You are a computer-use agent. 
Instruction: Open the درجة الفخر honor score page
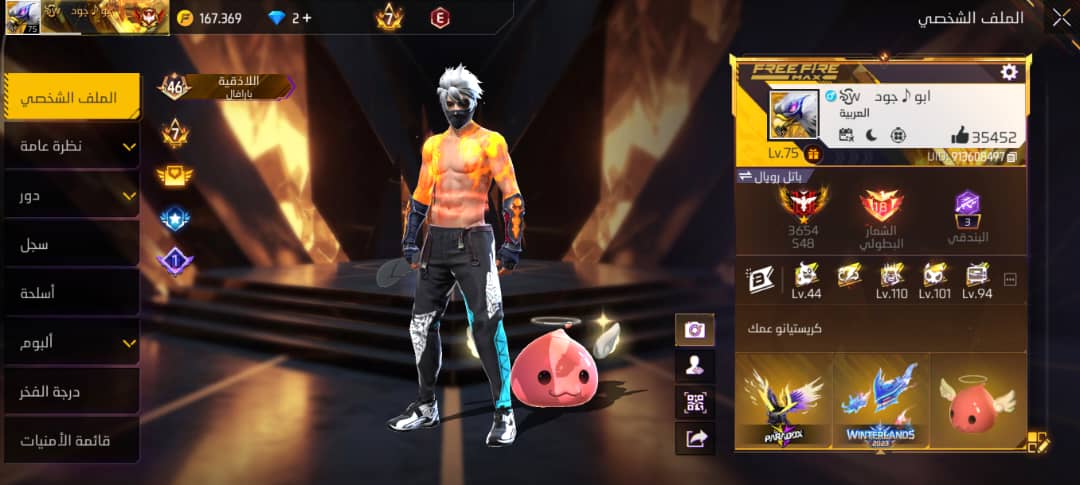[x=70, y=391]
